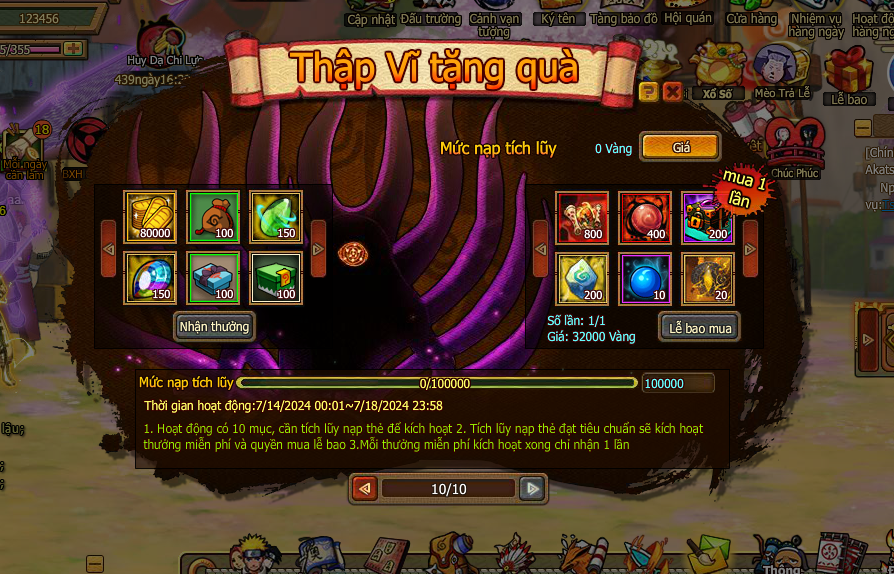Select the purple chest 200 gift item

coord(708,218)
